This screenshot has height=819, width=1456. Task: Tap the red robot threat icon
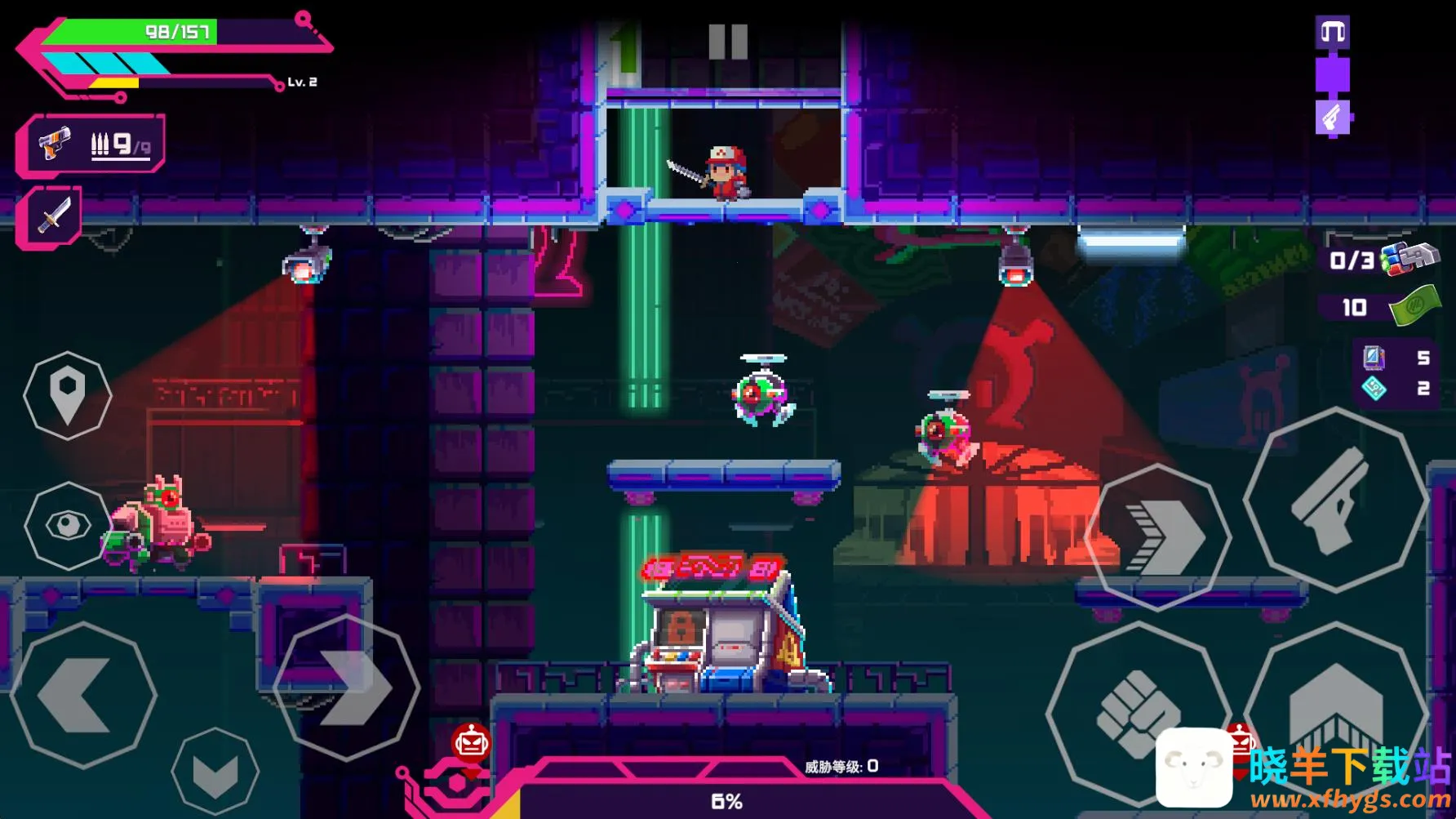point(471,742)
